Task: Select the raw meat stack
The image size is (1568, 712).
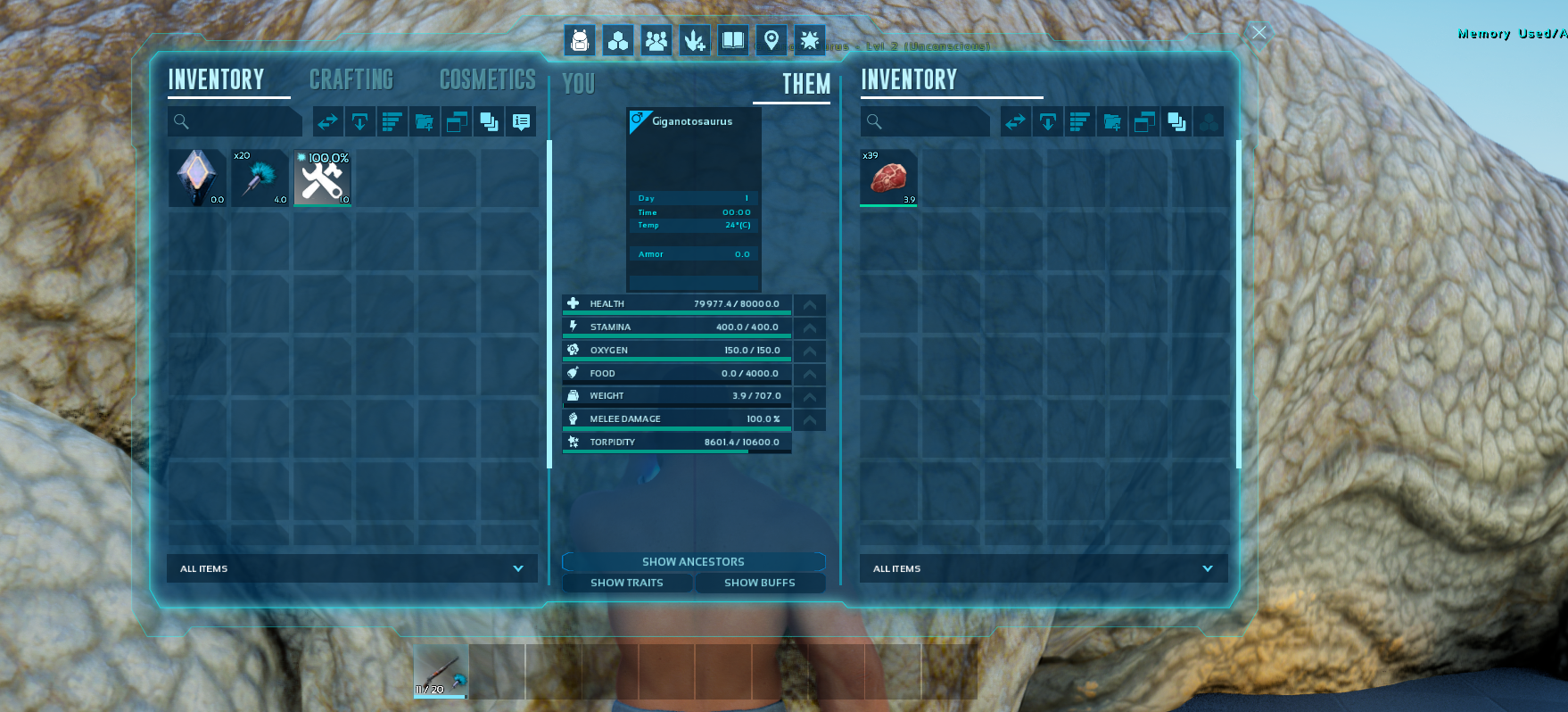Action: click(888, 178)
